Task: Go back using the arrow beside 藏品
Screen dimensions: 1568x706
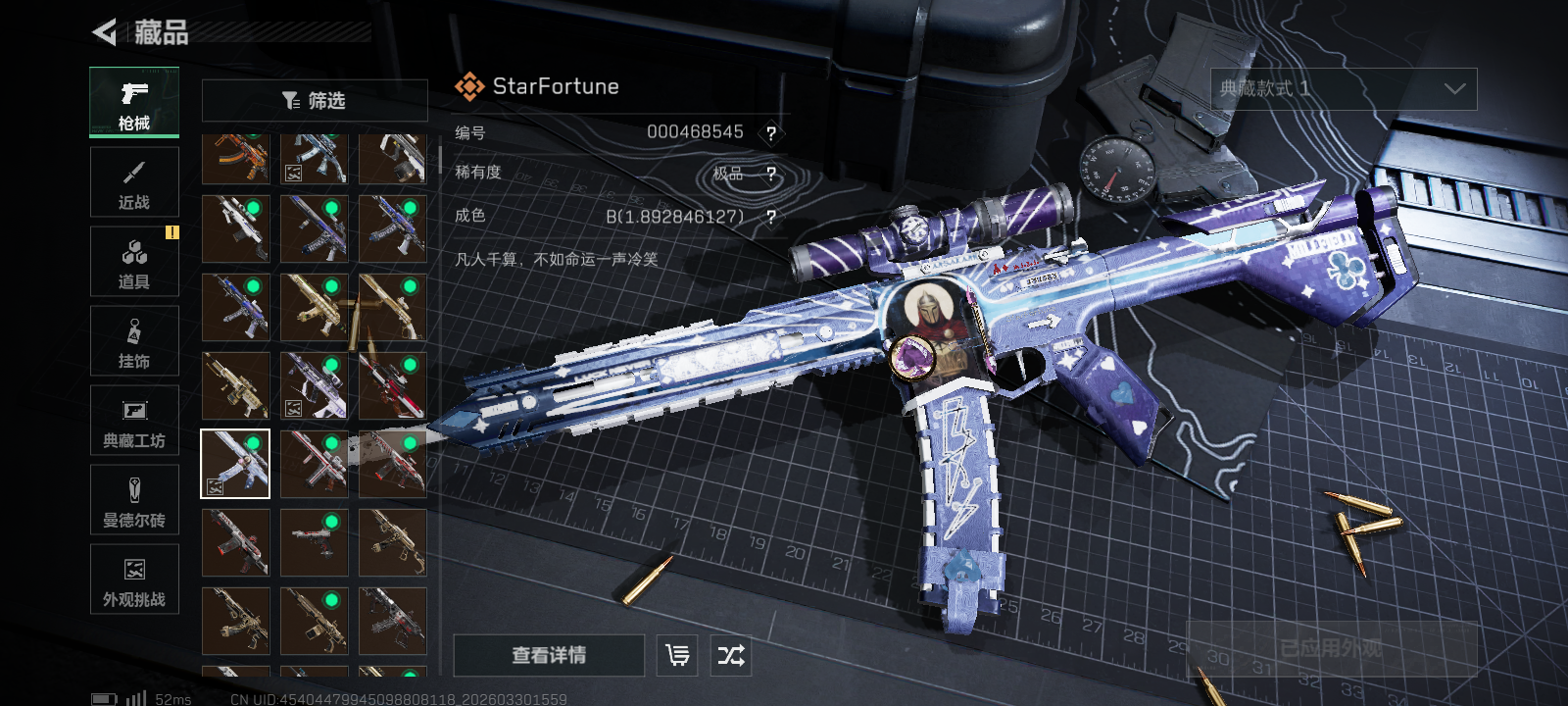Action: (104, 32)
